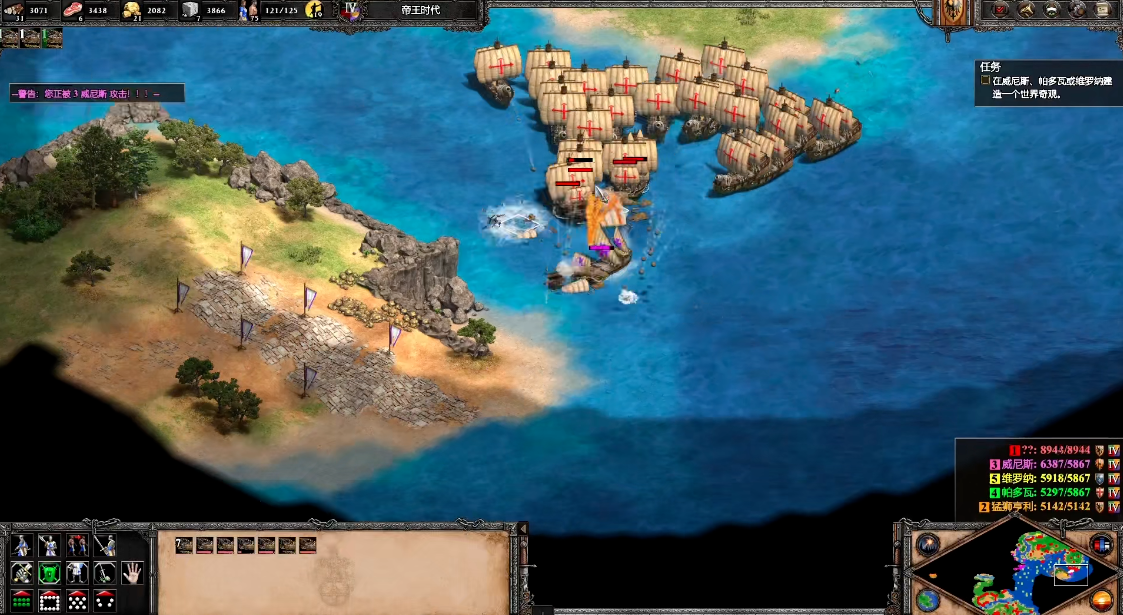Click the sunset minimap mode button
Screen dimensions: 1123x615
coord(1101,599)
